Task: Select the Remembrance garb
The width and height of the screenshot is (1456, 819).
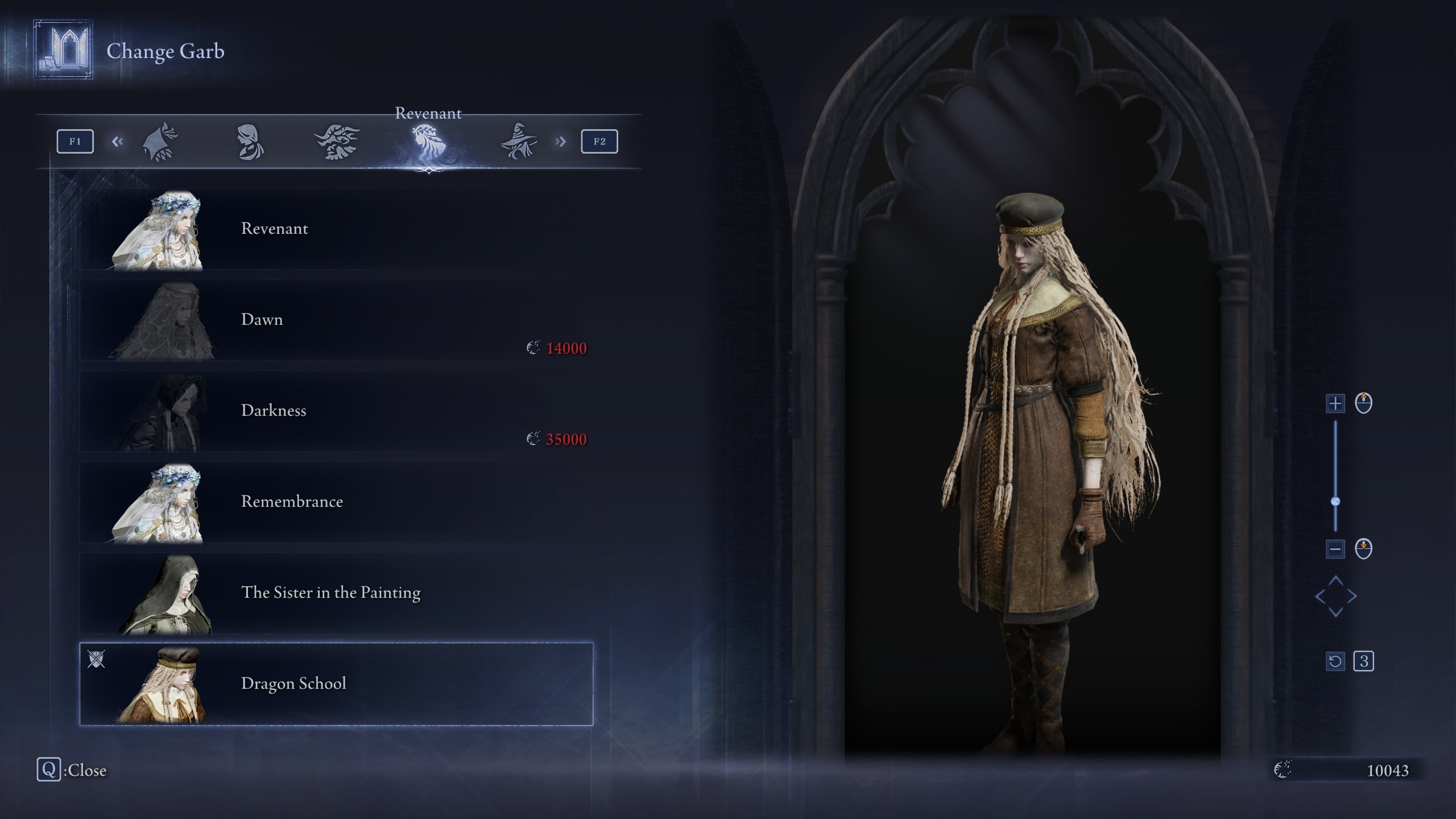Action: point(336,502)
